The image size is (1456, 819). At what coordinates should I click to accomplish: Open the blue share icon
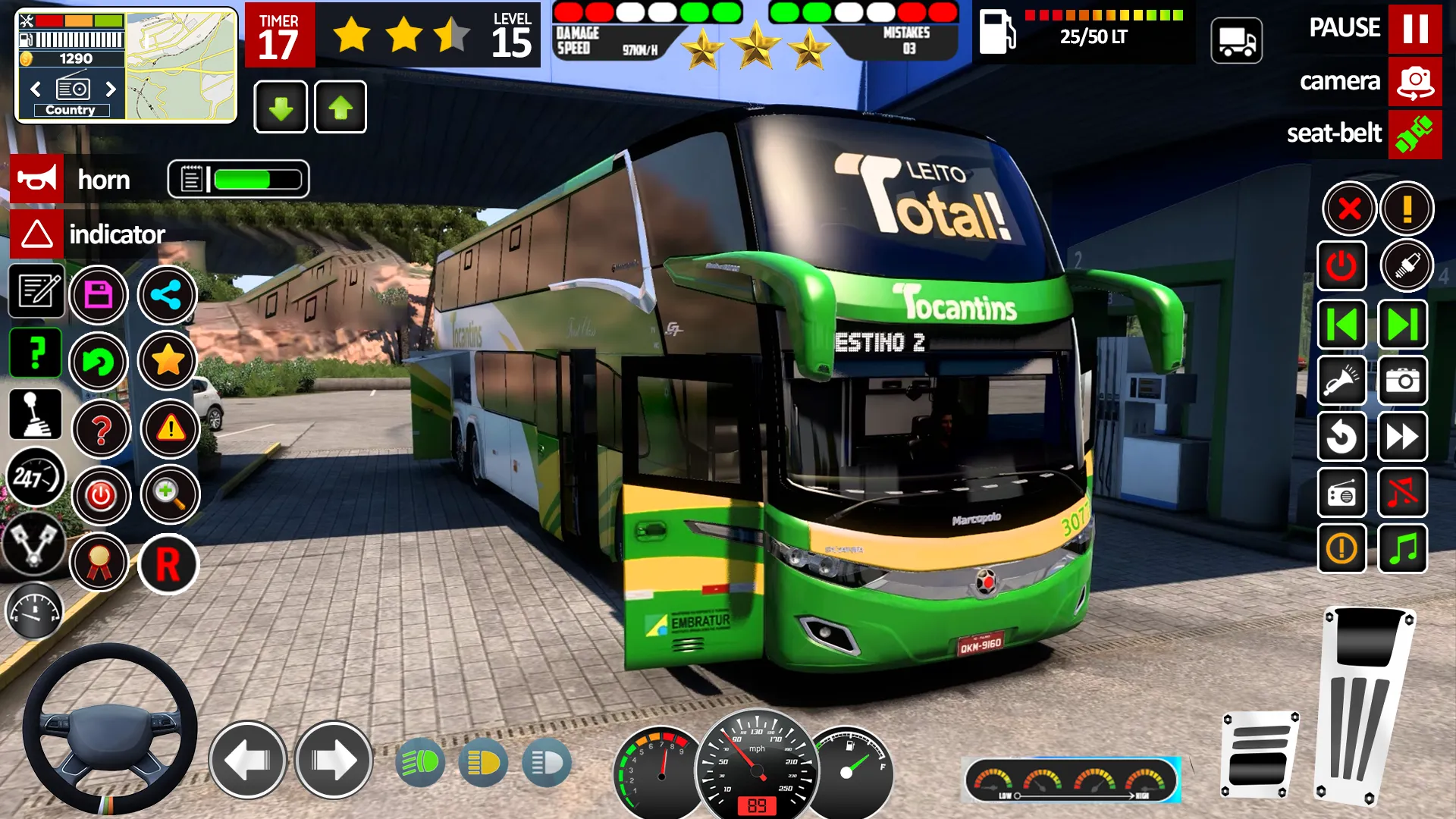tap(167, 295)
